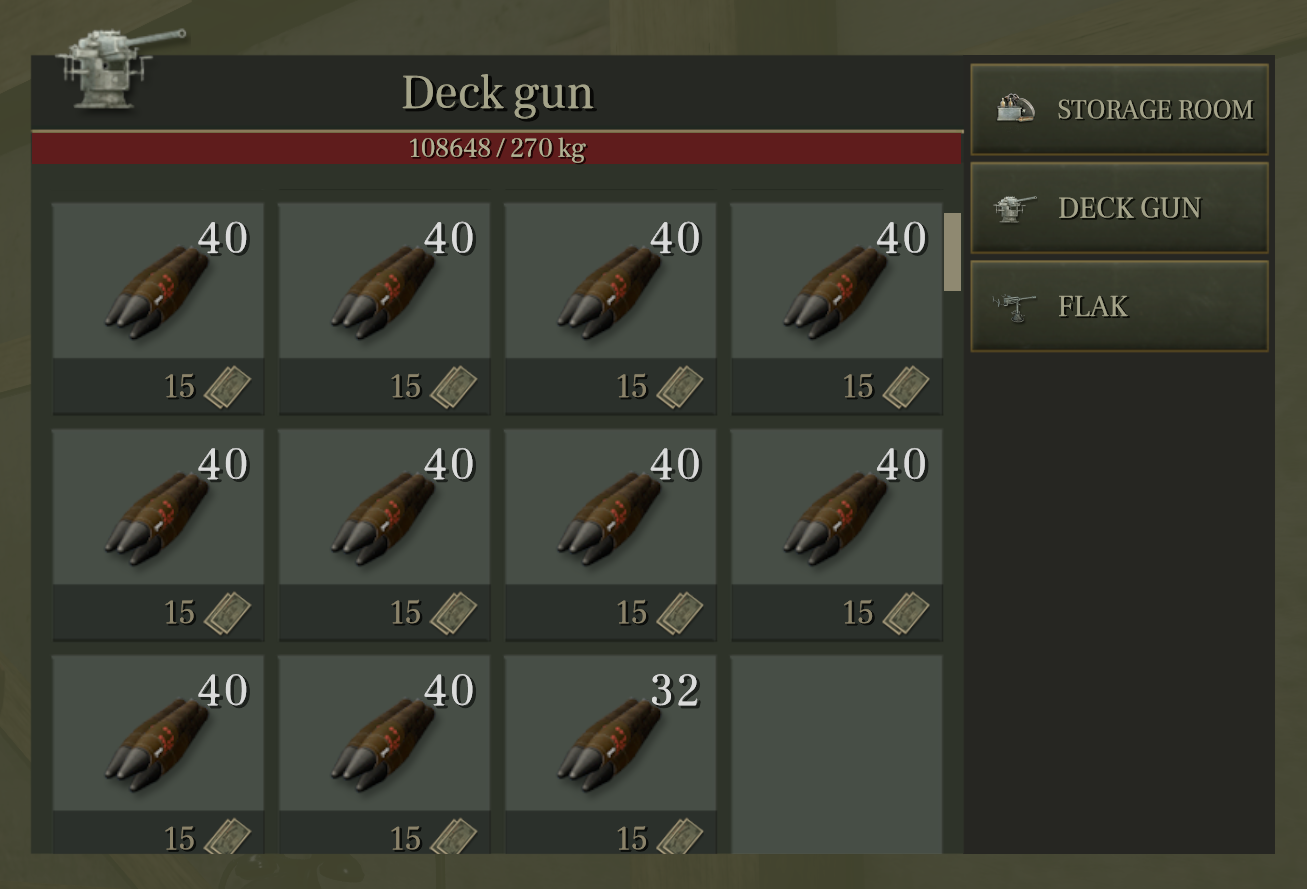Click the money icon on the middle-row rightmost shells
Viewport: 1307px width, 889px height.
coord(907,612)
